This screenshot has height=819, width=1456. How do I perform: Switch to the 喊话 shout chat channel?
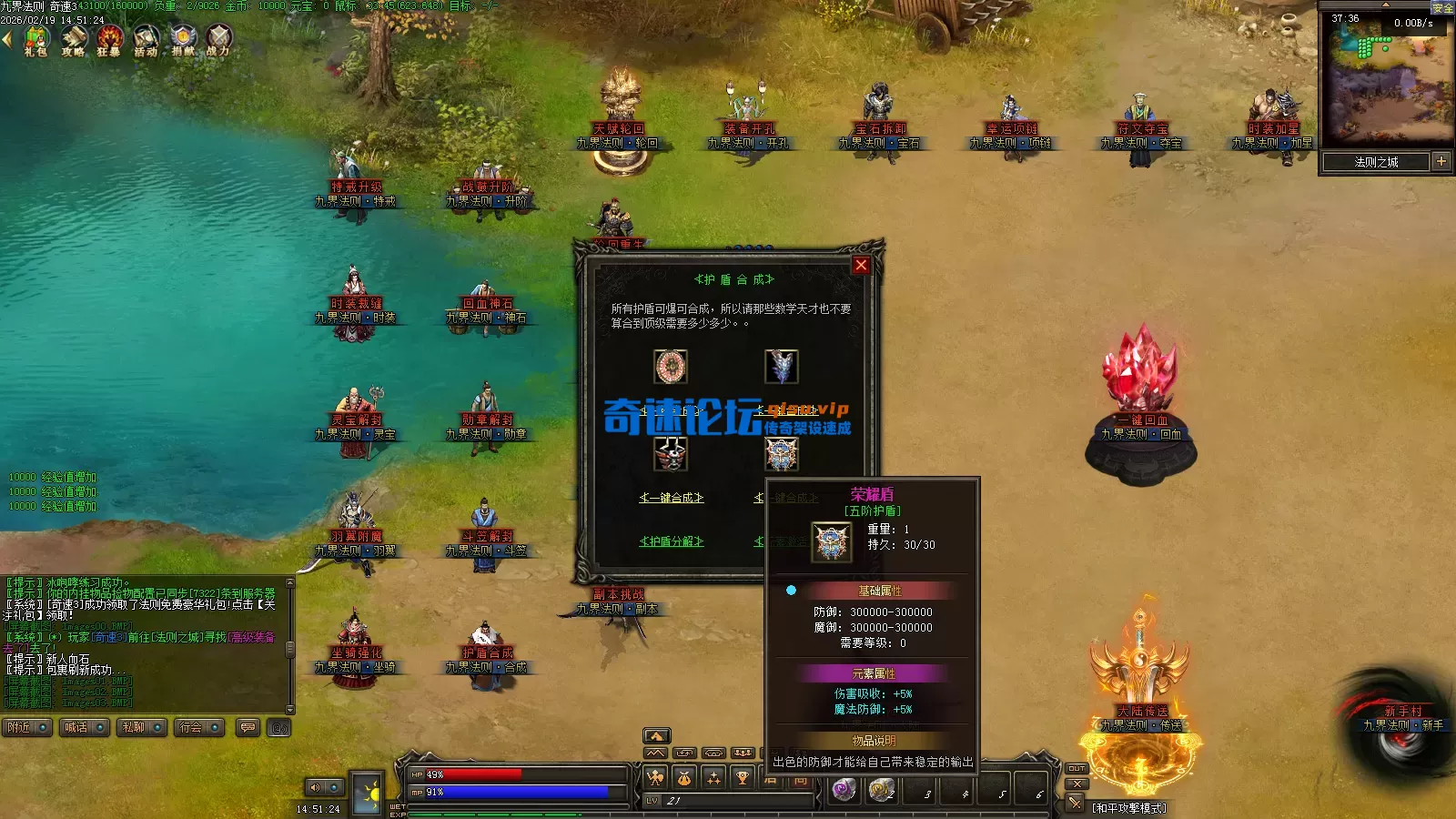point(84,727)
